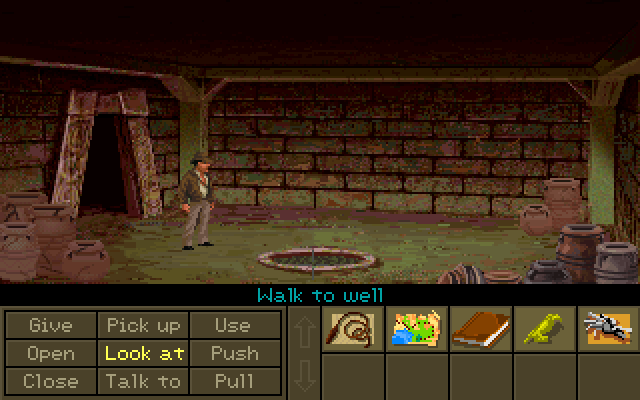Choose the Push verb
The width and height of the screenshot is (640, 400).
(x=234, y=353)
